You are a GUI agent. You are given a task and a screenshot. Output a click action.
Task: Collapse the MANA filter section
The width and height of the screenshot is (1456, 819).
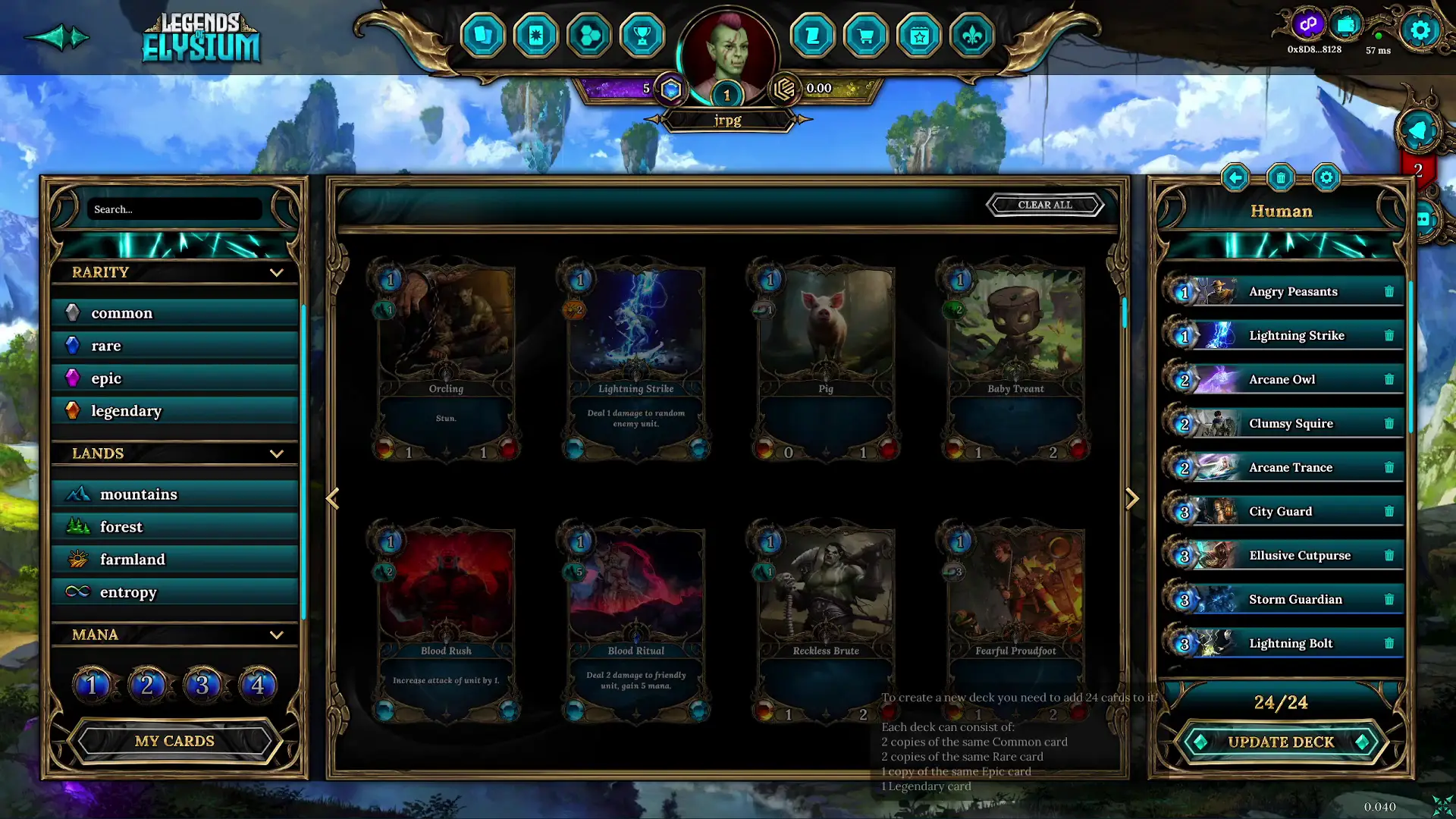pyautogui.click(x=276, y=635)
